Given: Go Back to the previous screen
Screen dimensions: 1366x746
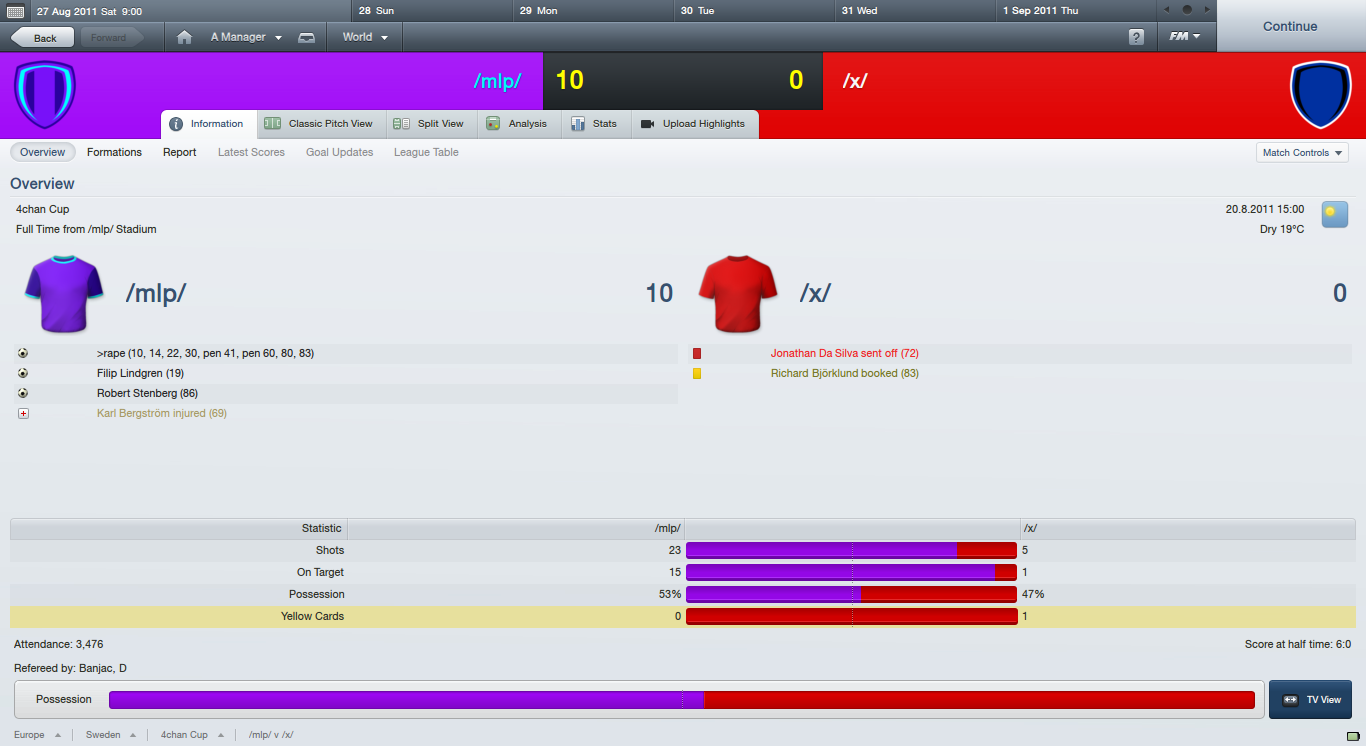Looking at the screenshot, I should [x=42, y=38].
